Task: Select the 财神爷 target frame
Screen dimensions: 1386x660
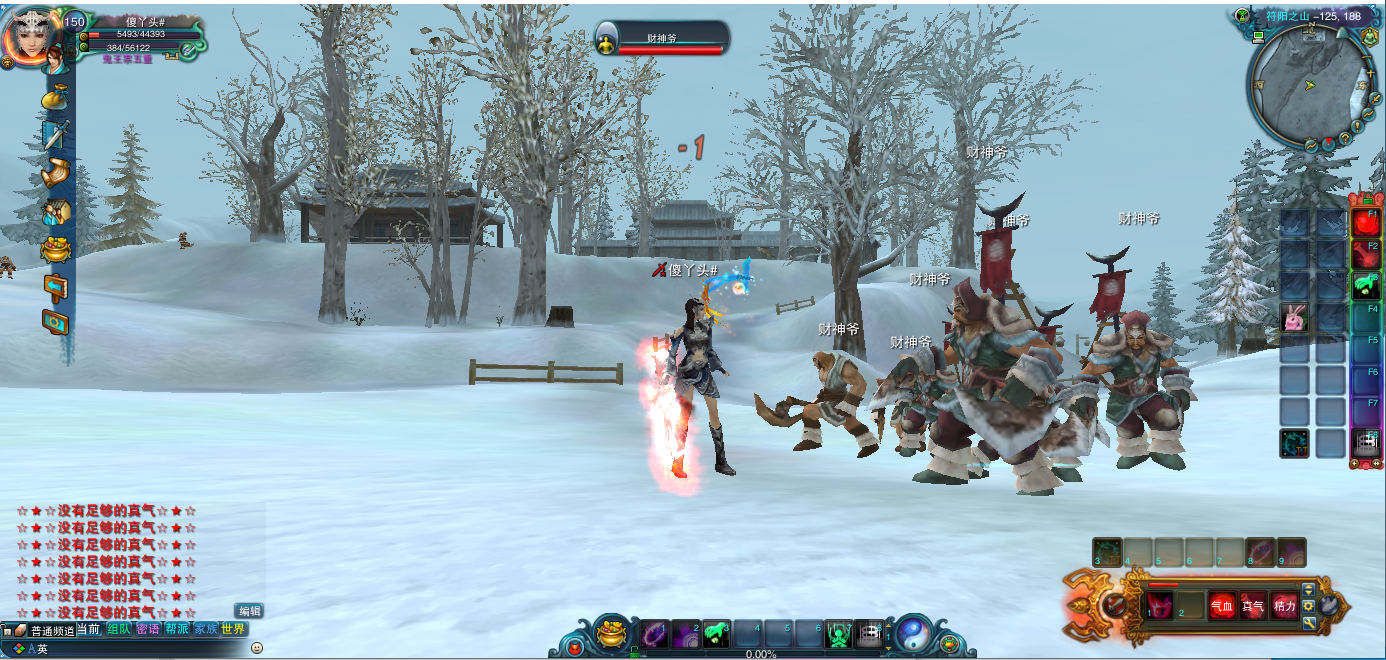Action: point(662,40)
